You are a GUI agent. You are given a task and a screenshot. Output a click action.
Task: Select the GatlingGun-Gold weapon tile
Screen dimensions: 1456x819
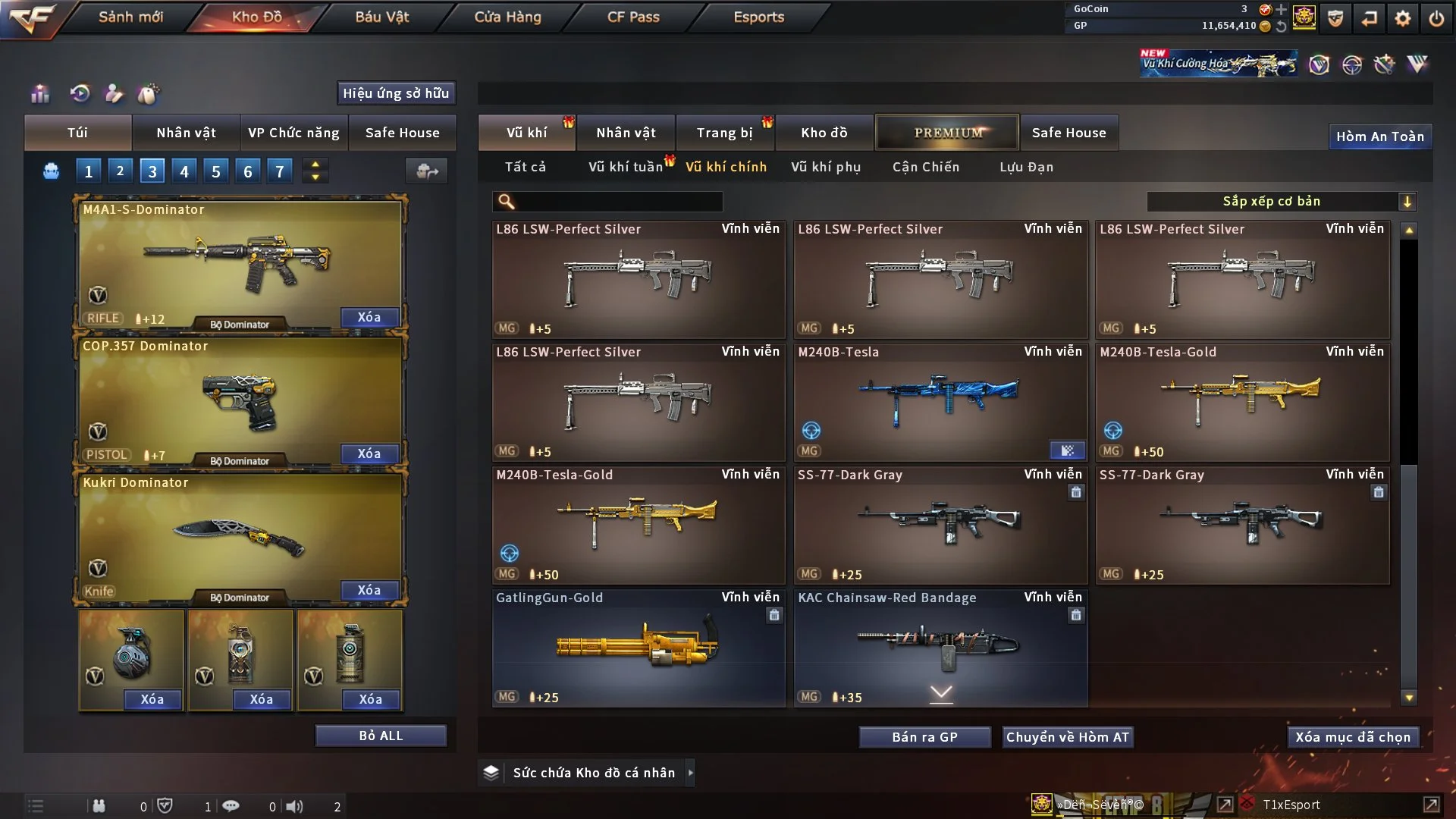click(638, 648)
